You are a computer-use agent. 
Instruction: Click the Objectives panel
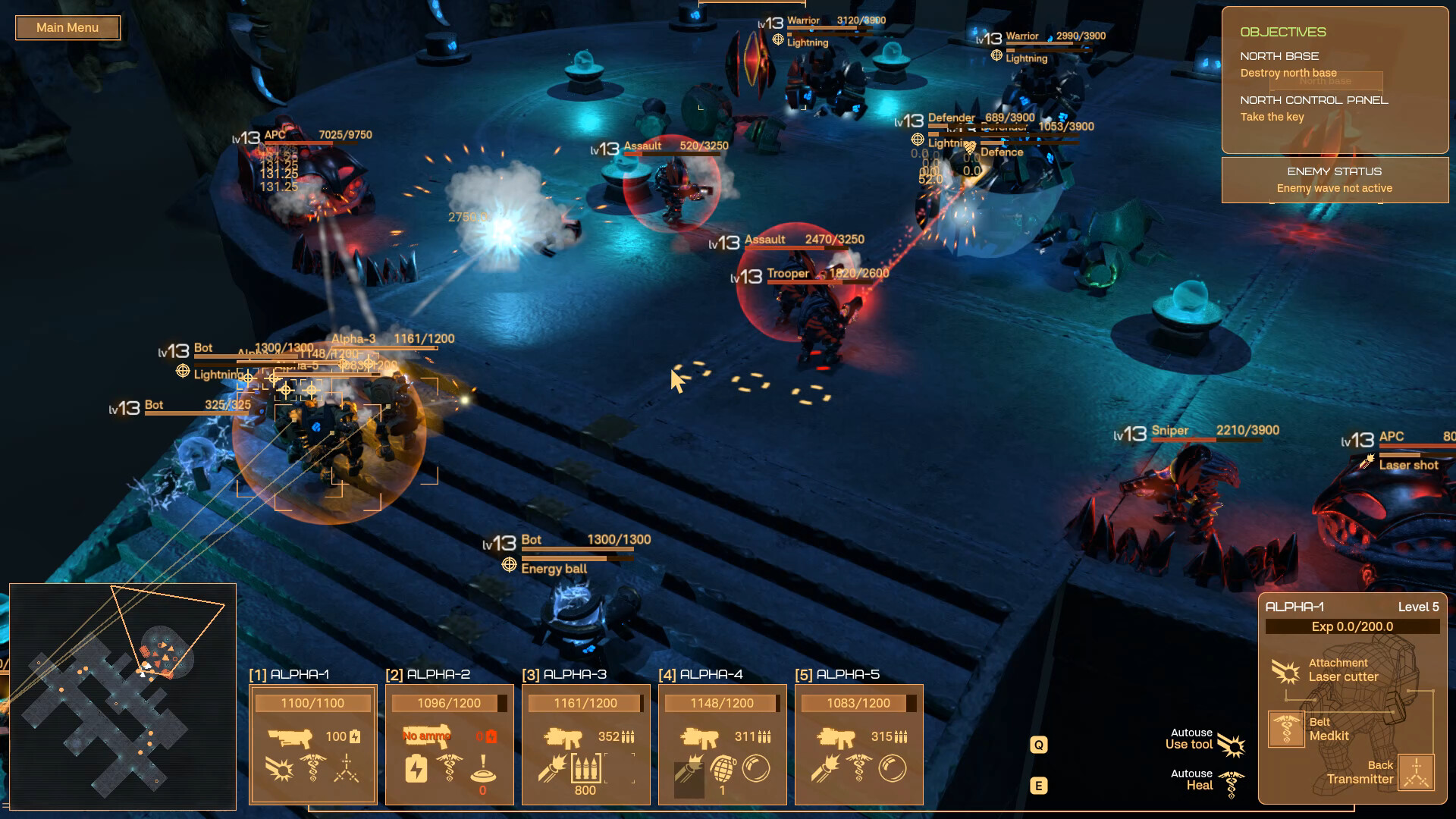coord(1335,80)
